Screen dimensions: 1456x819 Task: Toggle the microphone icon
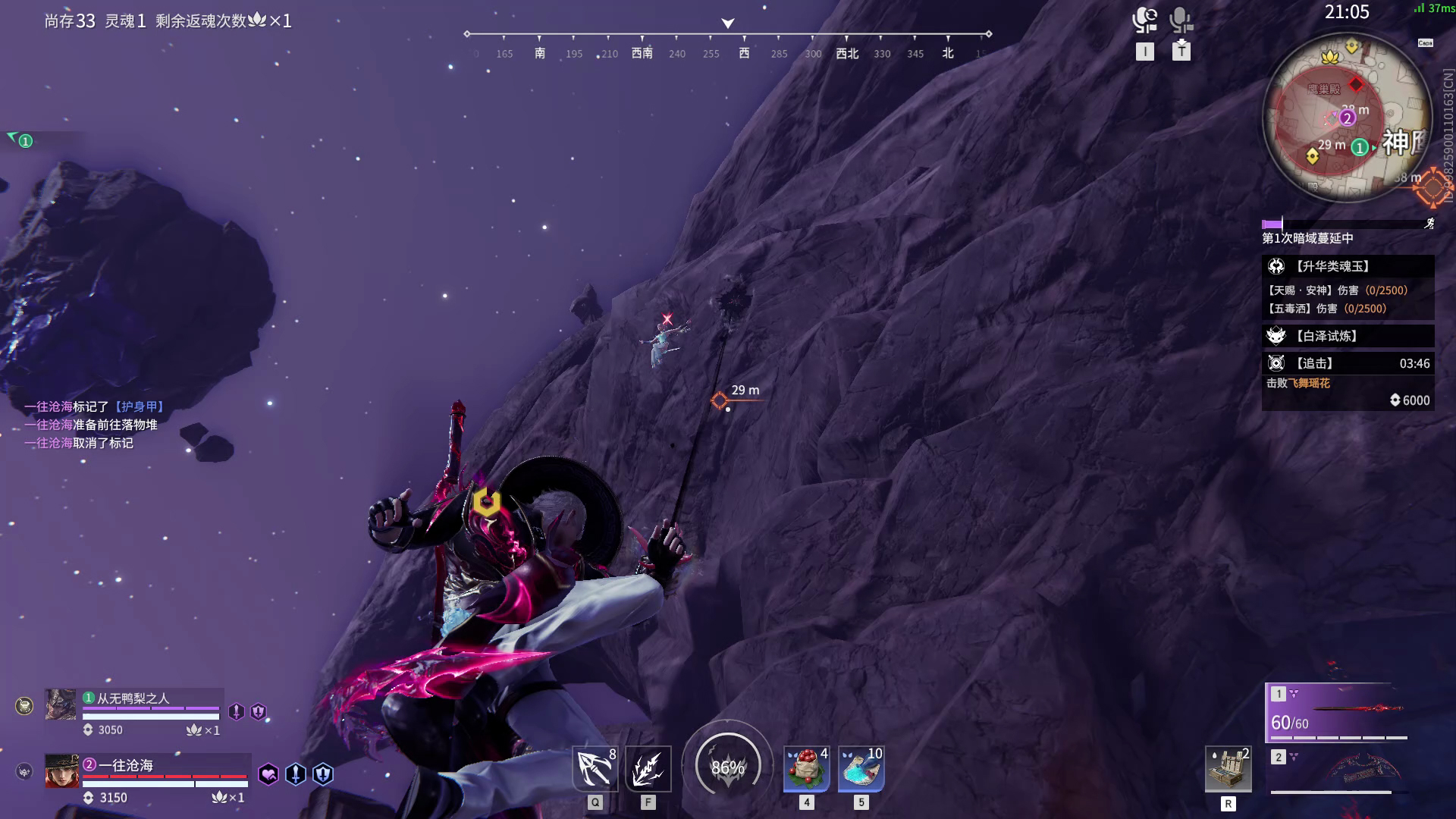(1181, 20)
